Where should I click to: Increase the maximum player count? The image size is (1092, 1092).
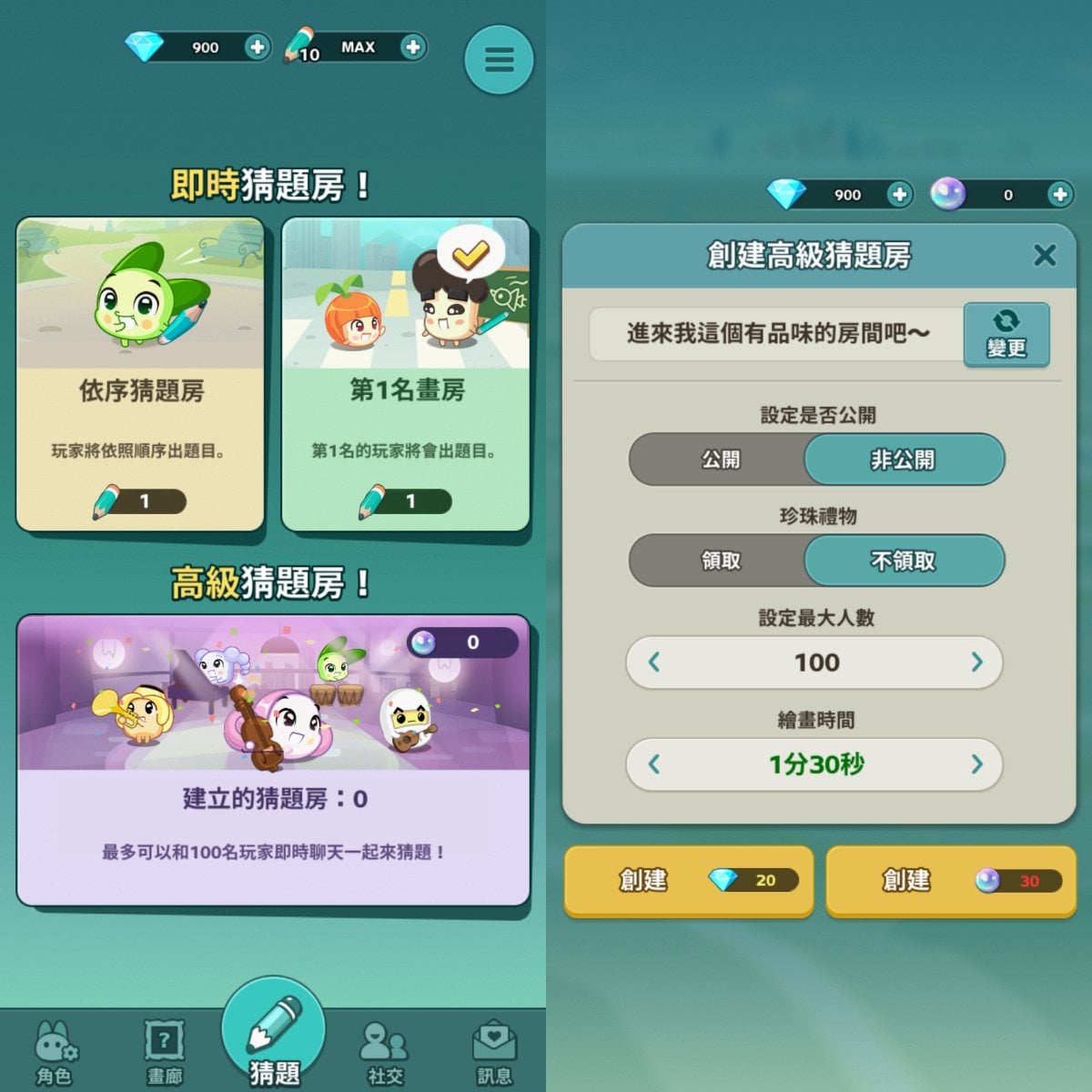[977, 662]
